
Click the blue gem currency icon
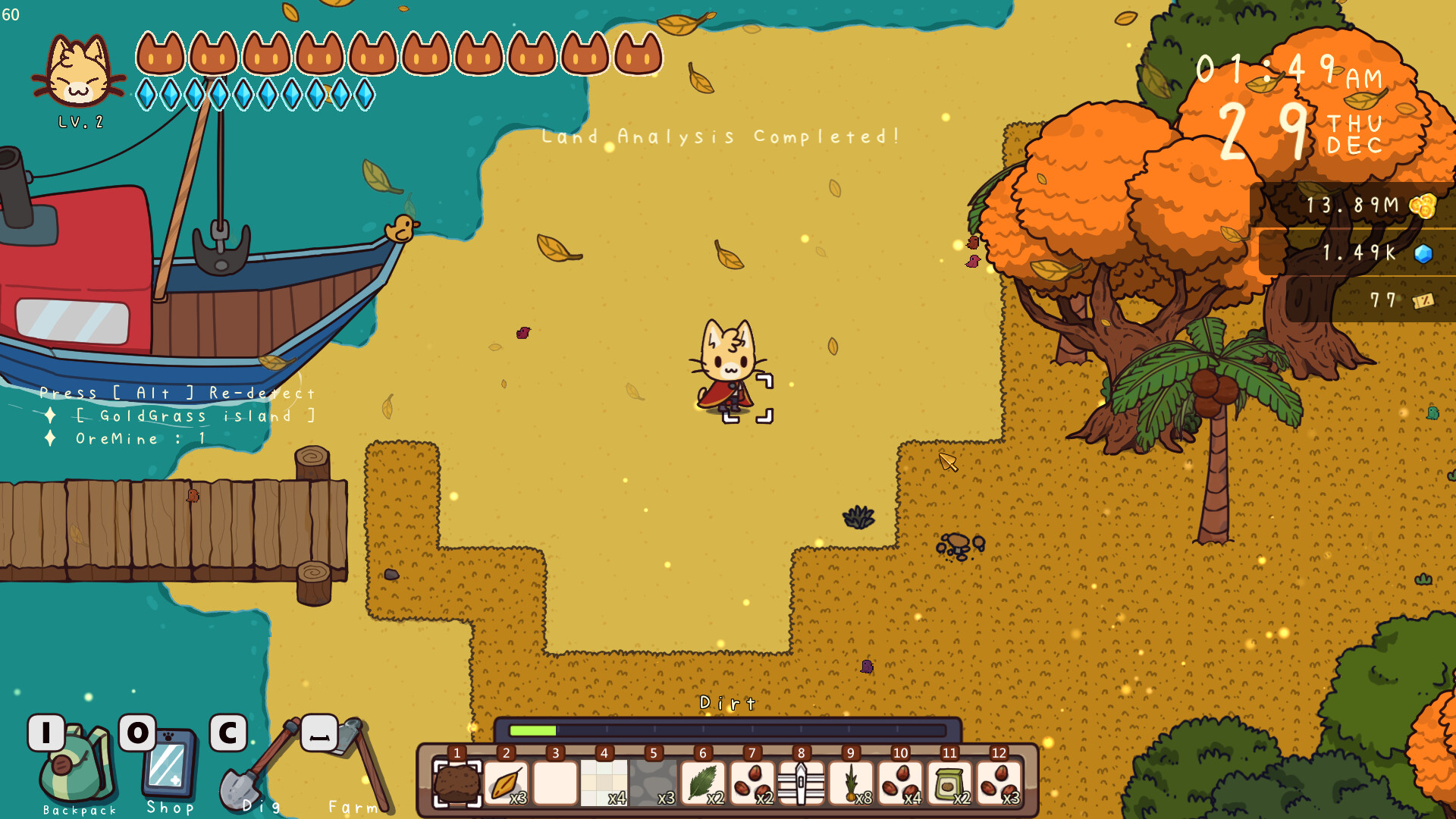1424,255
